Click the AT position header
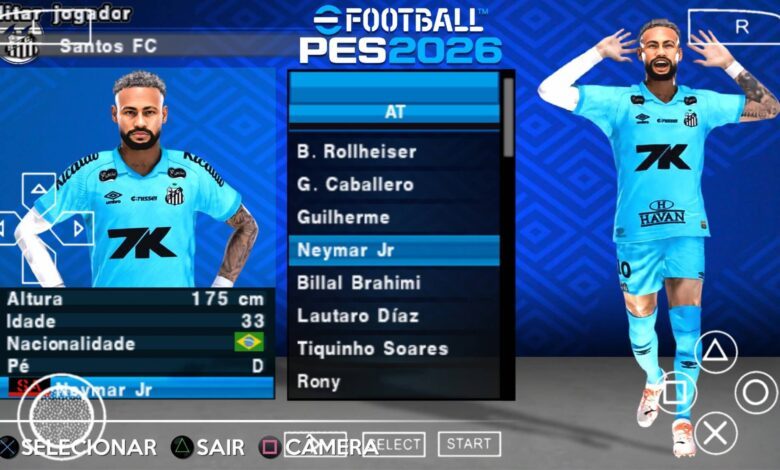 (394, 112)
